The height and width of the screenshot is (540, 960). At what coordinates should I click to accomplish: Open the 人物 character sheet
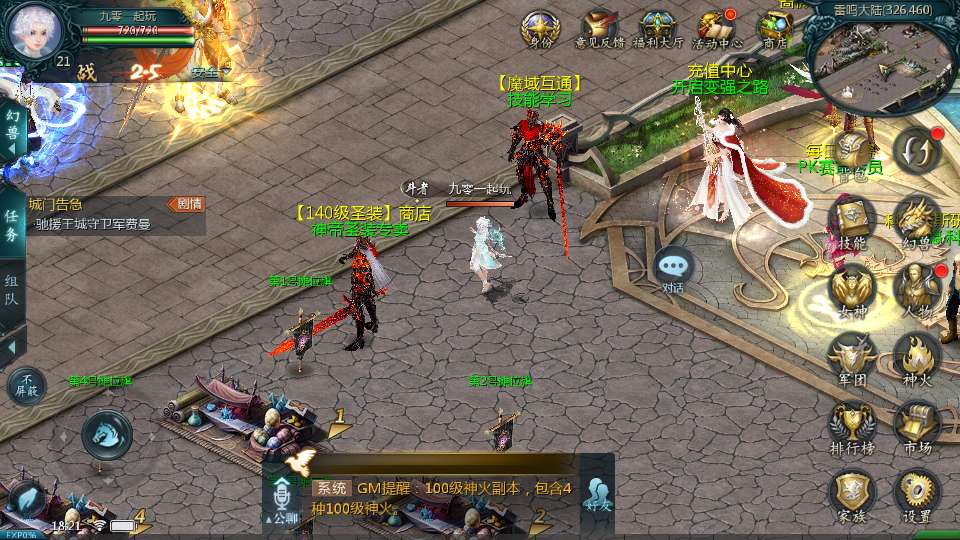pos(916,290)
